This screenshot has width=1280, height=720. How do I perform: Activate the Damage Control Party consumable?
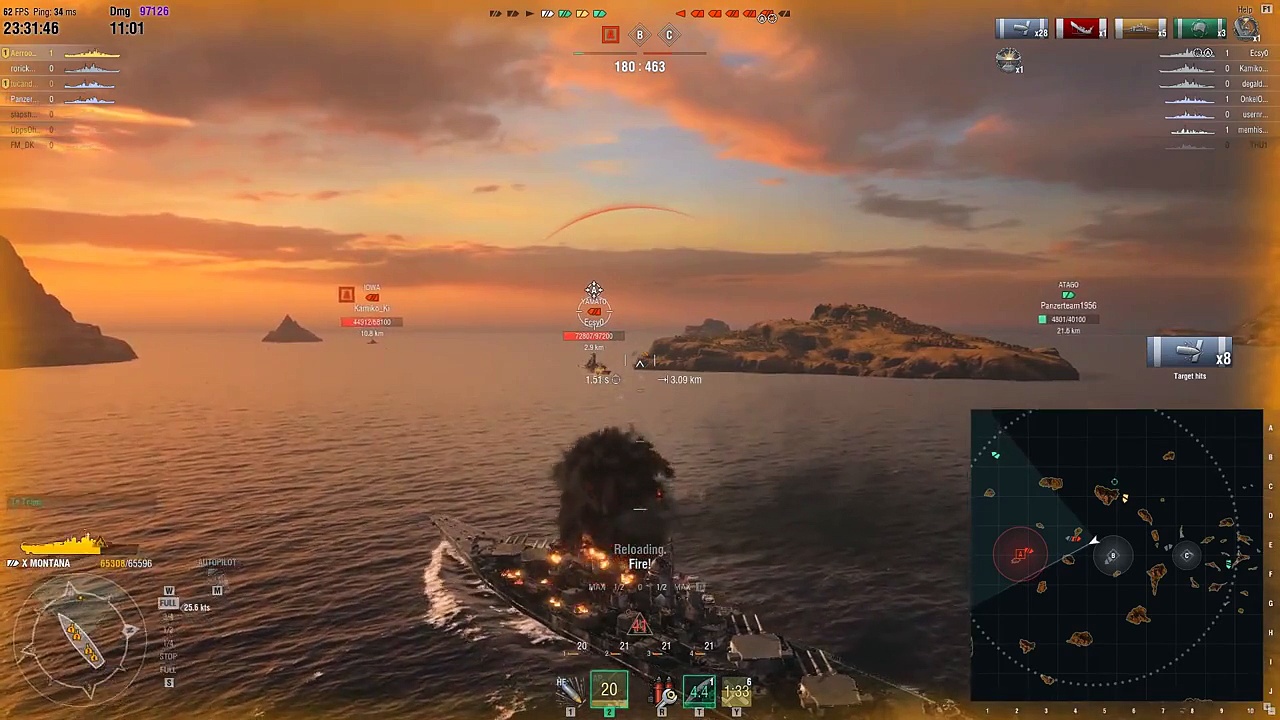point(664,691)
